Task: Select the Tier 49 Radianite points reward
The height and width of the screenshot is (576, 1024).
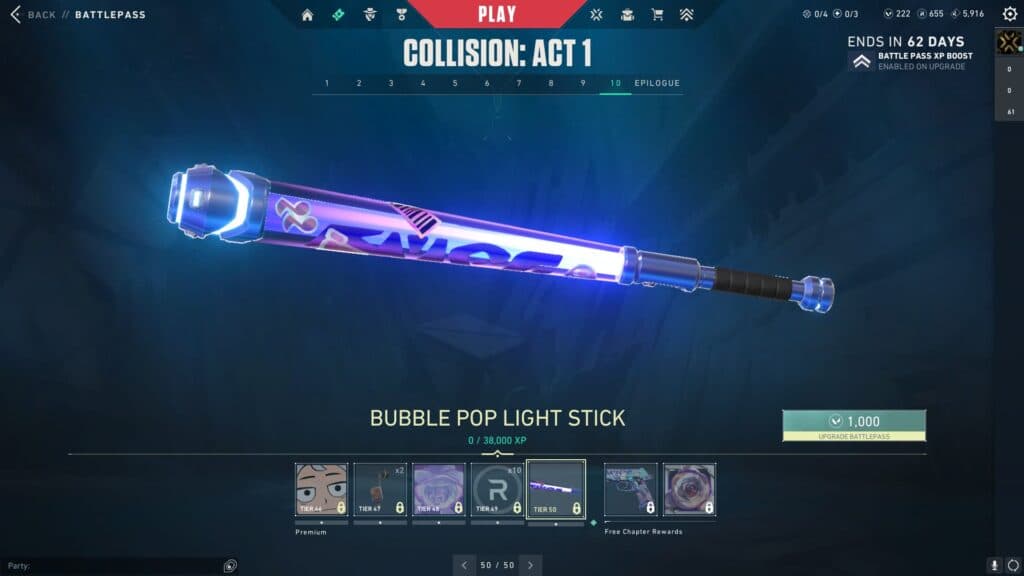Action: 497,489
